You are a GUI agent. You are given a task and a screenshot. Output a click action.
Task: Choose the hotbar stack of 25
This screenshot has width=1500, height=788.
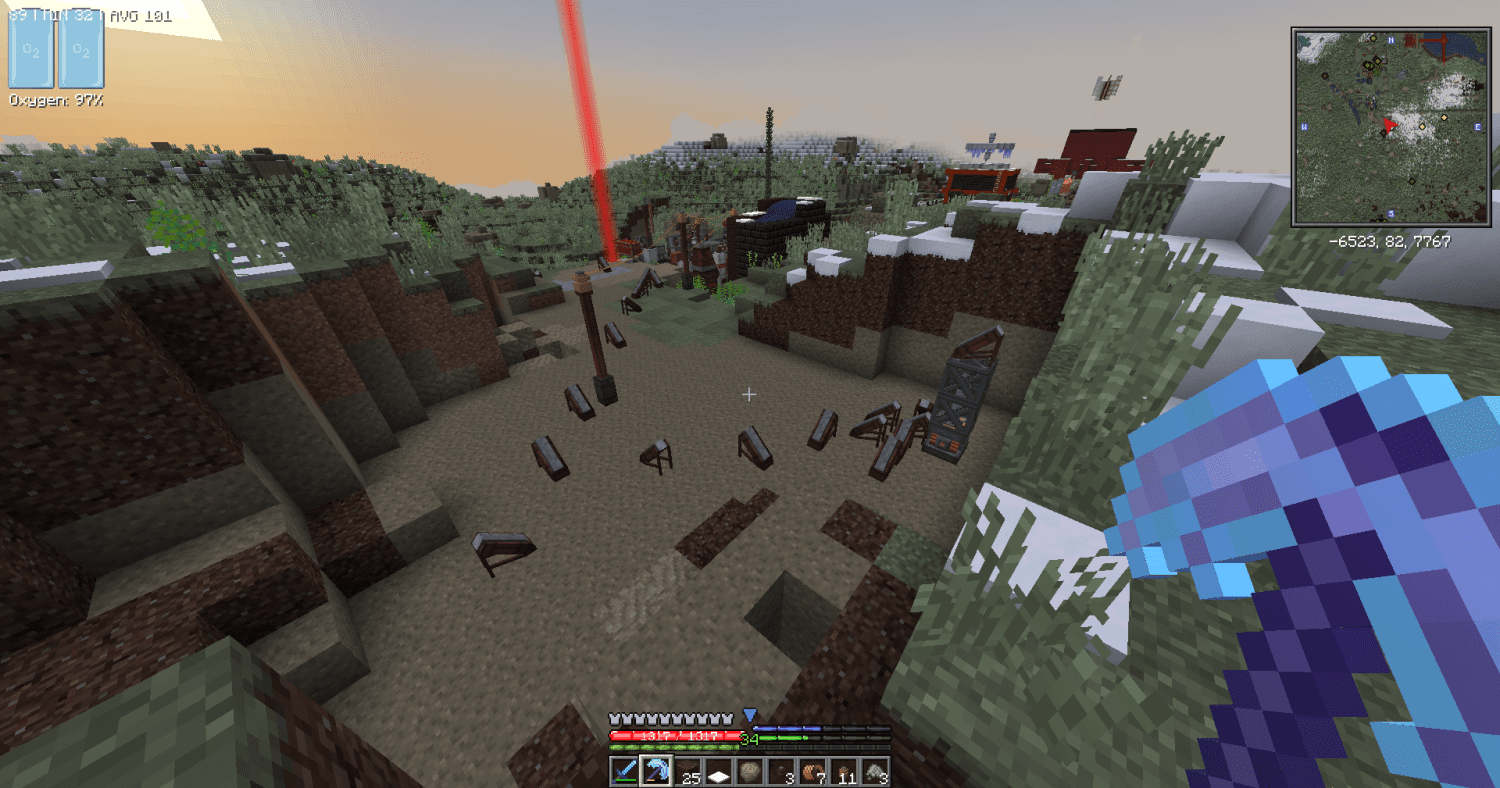[687, 772]
